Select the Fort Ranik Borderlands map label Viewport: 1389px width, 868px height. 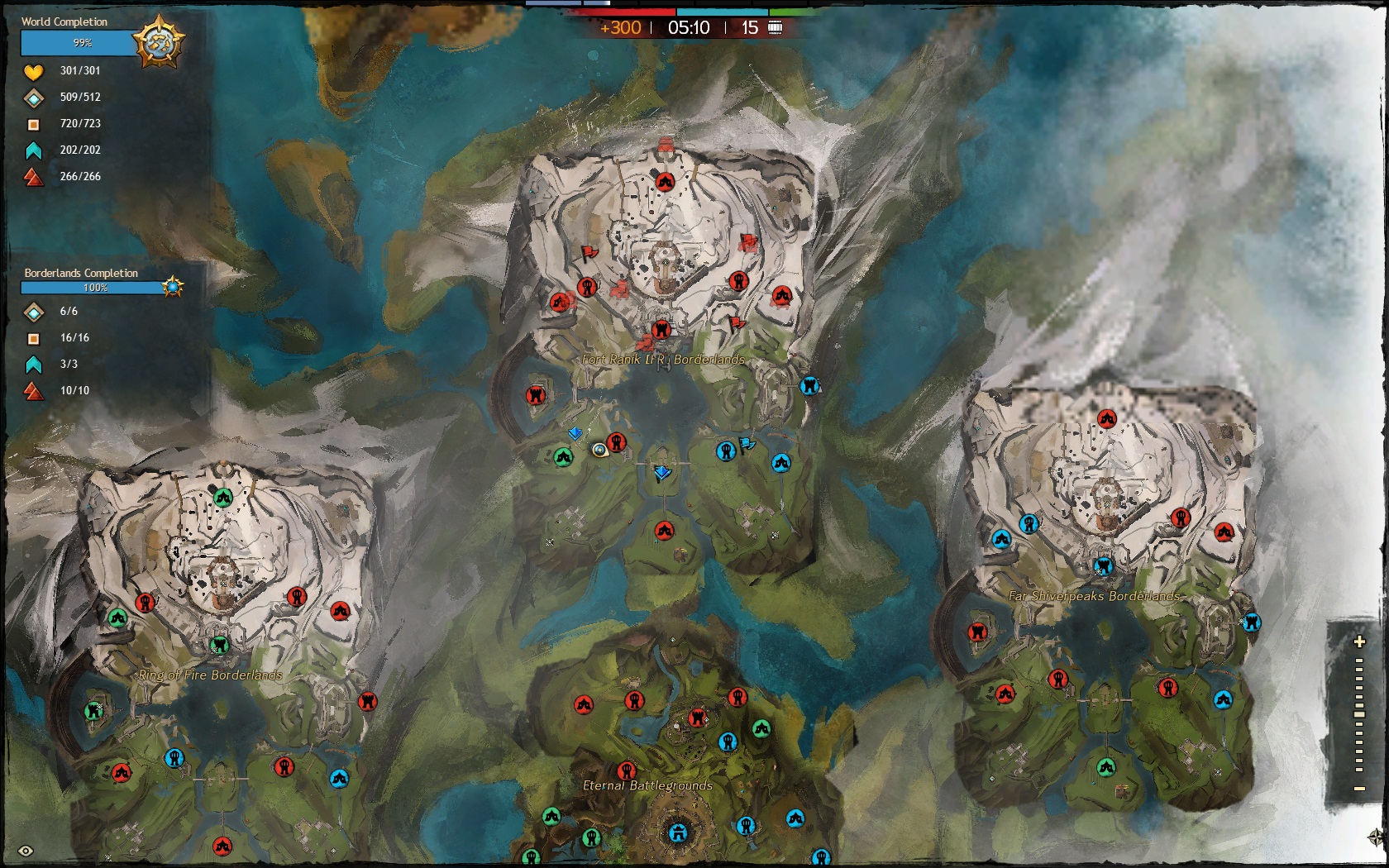(x=663, y=360)
